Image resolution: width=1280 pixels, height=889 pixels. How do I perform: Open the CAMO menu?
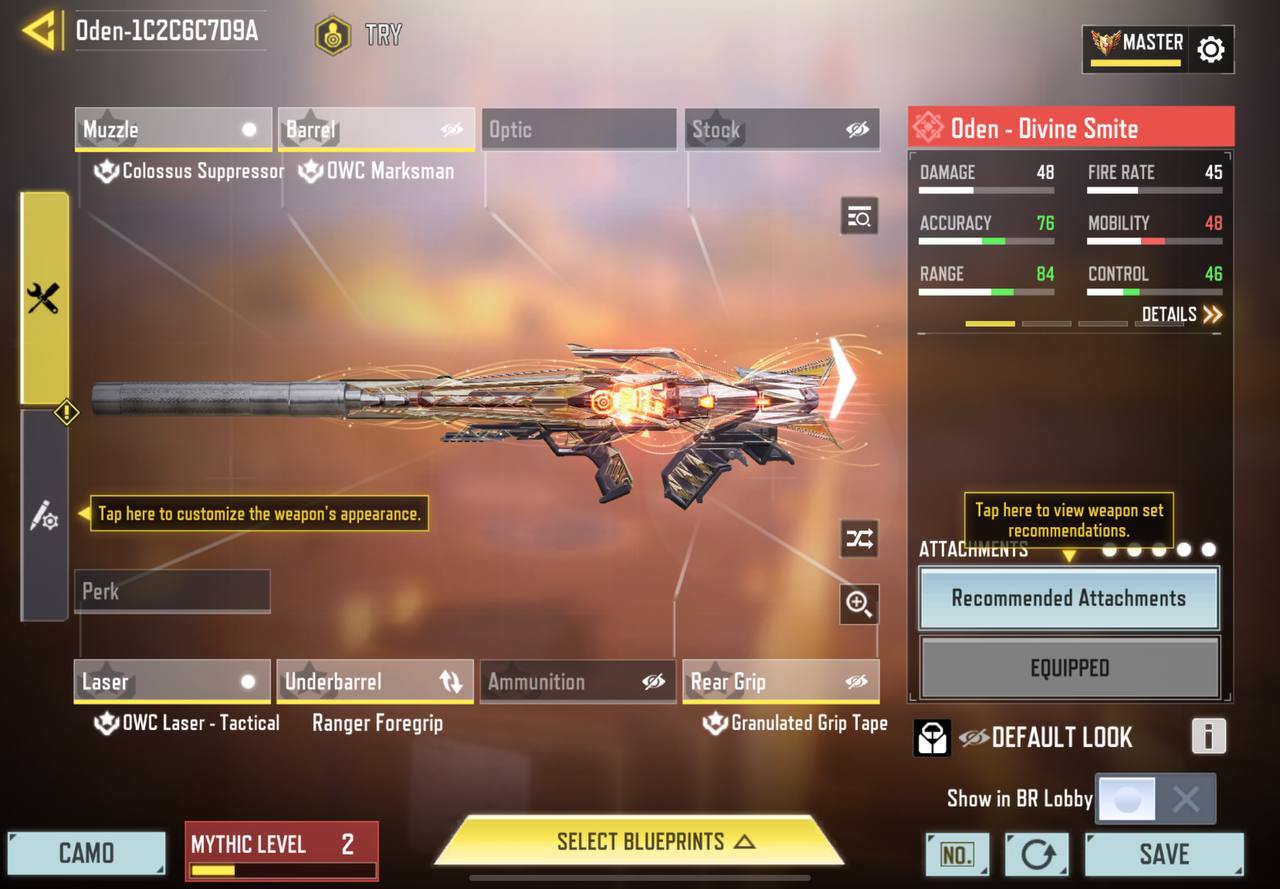pyautogui.click(x=86, y=853)
